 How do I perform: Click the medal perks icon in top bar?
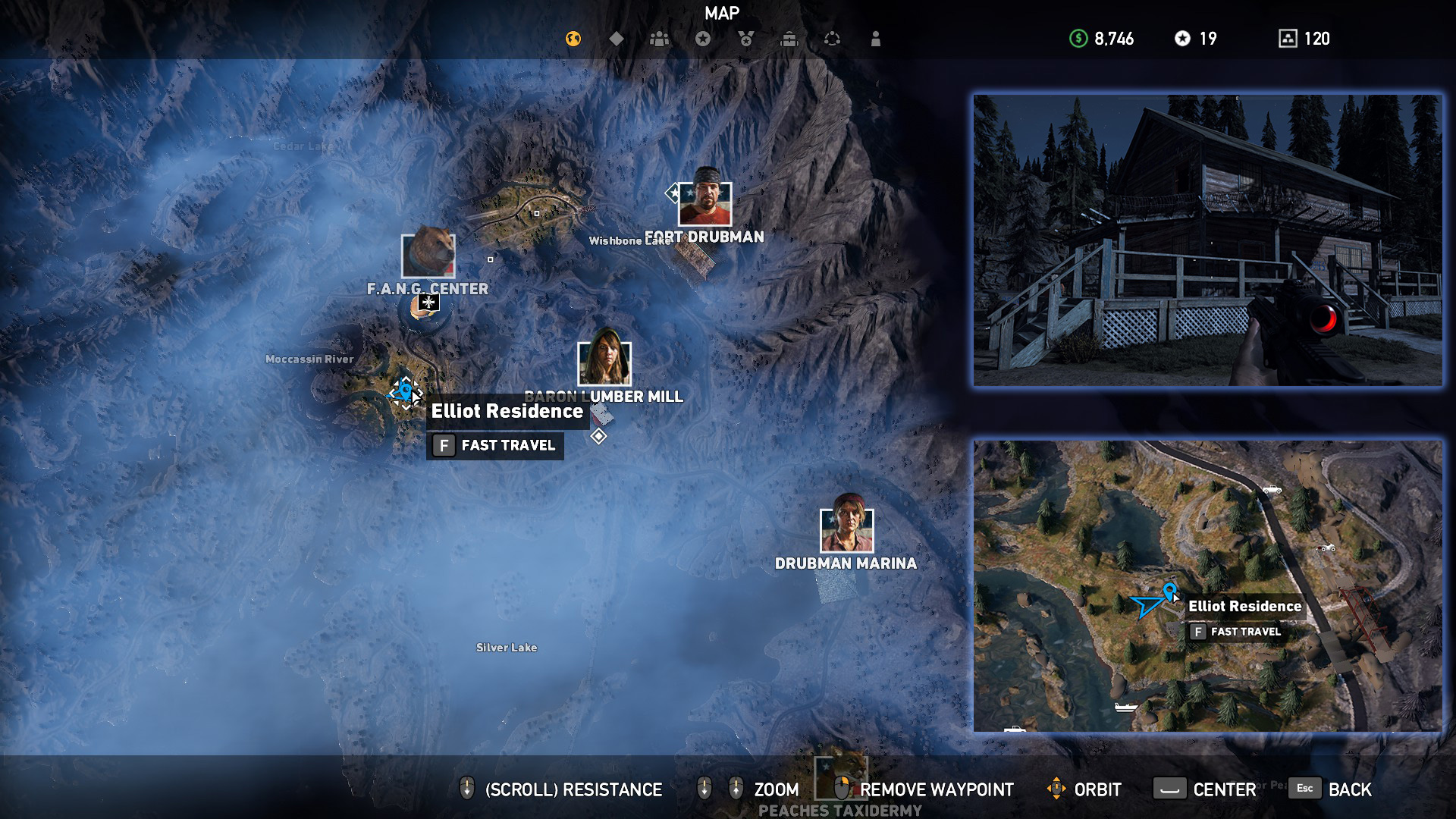[x=746, y=38]
